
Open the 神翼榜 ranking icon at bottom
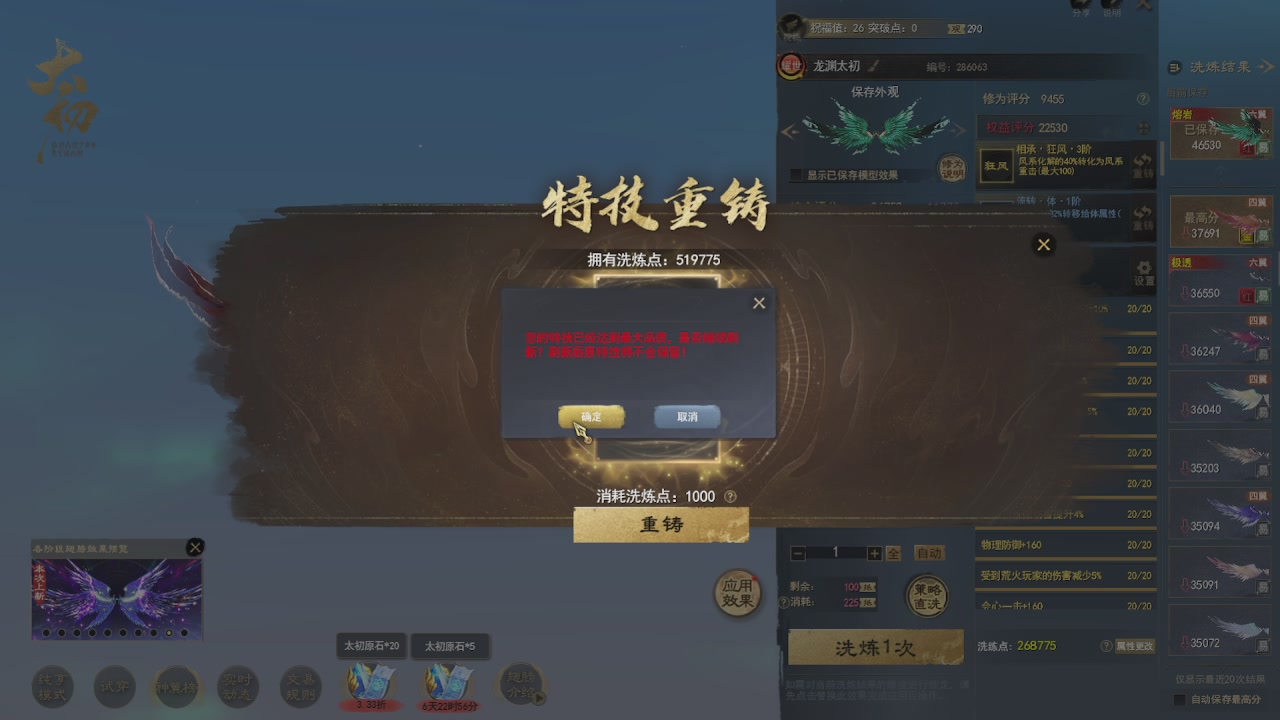tap(176, 686)
